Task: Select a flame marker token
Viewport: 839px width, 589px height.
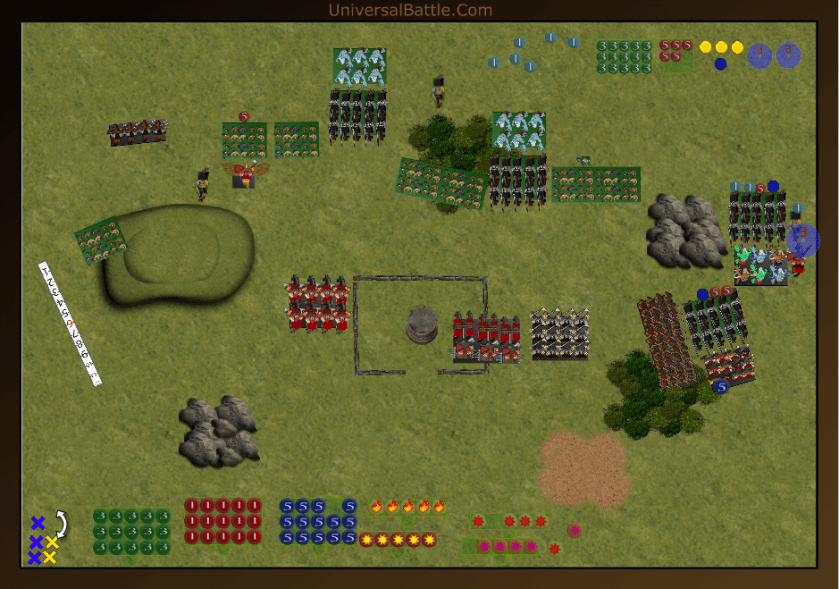Action: coord(408,506)
